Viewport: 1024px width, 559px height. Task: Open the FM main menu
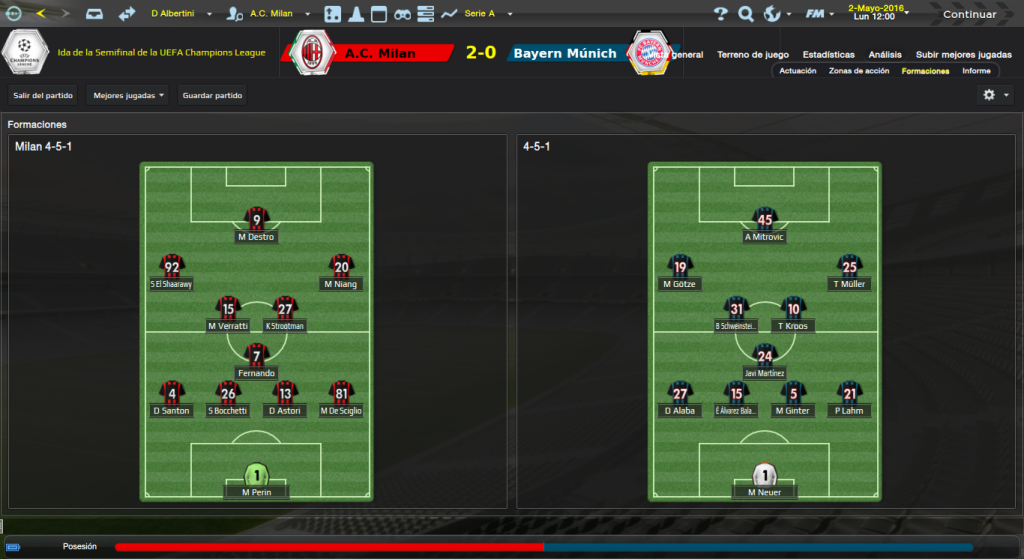coord(819,14)
